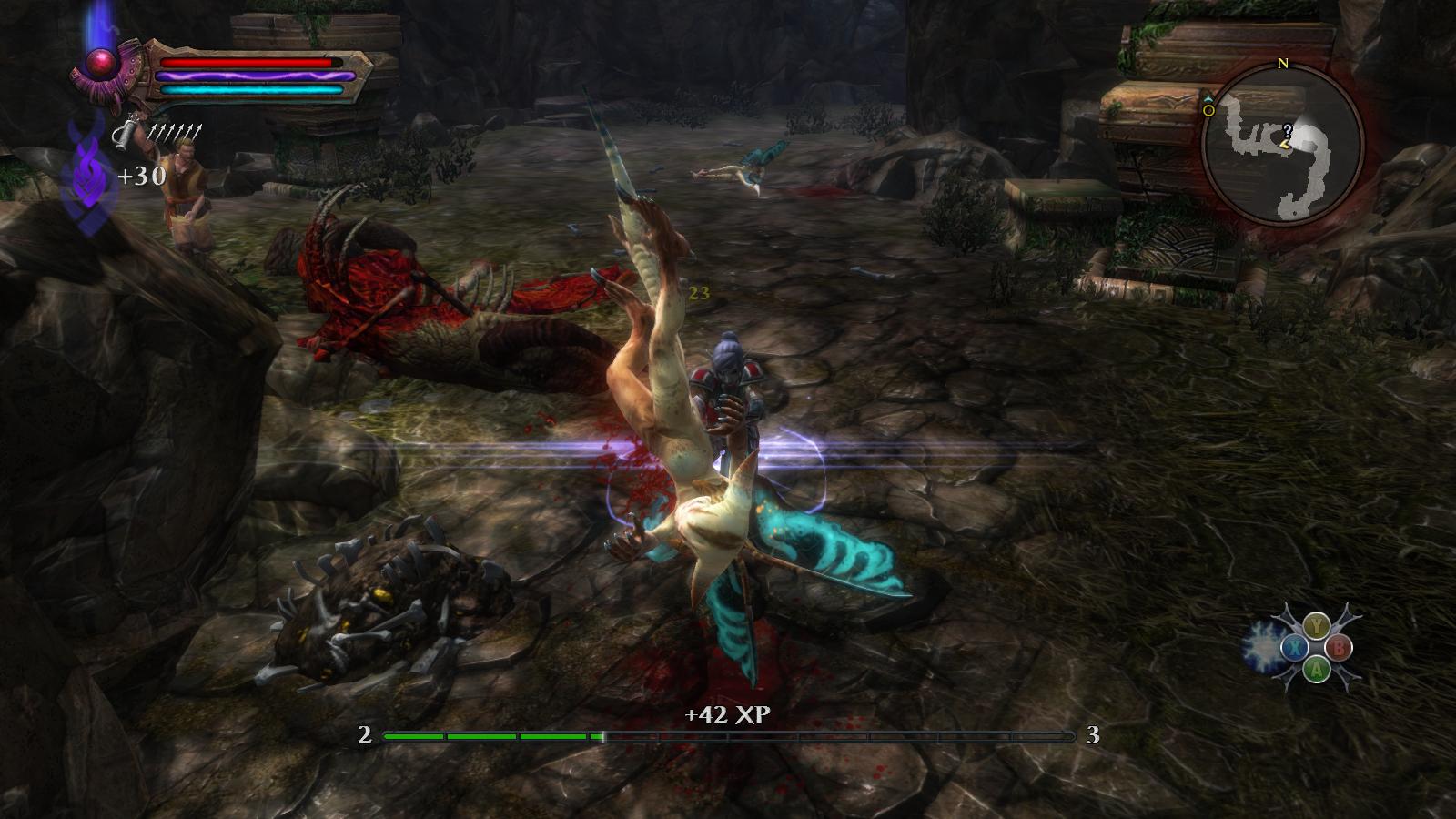Select the question mark quest marker on minimap
Screen dimensions: 1456x819
(x=1288, y=130)
